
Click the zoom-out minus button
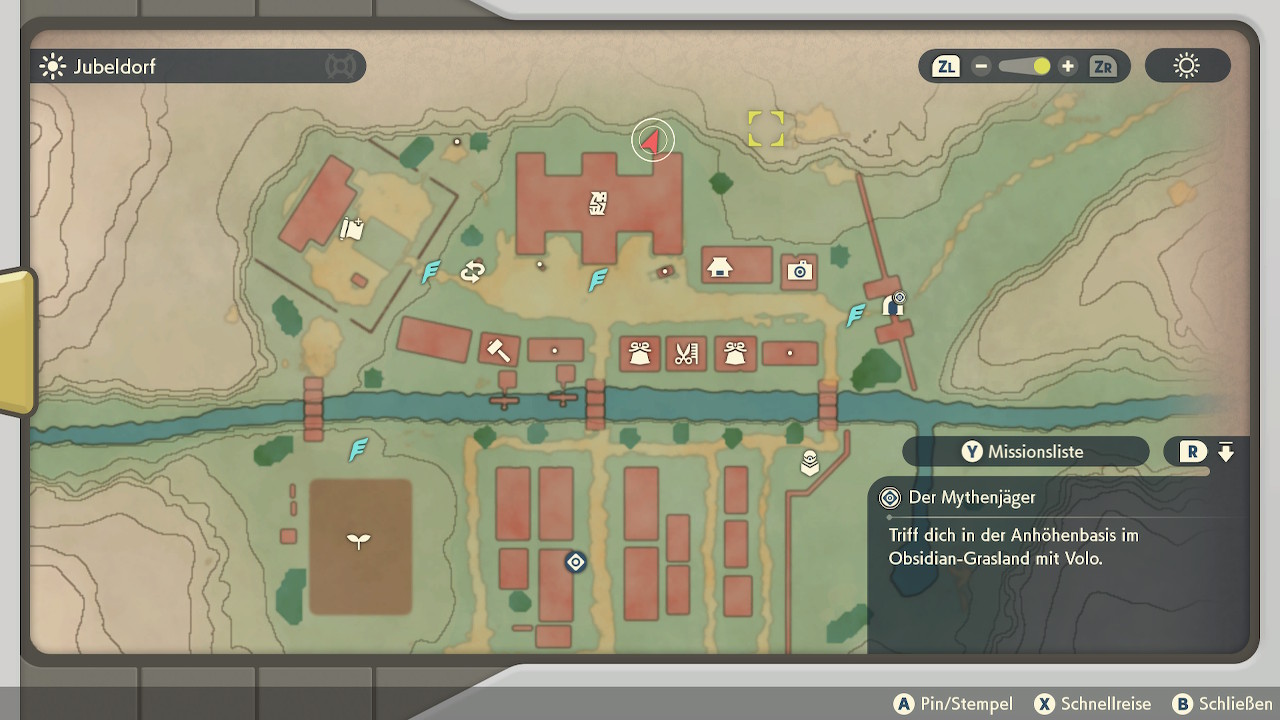(981, 67)
